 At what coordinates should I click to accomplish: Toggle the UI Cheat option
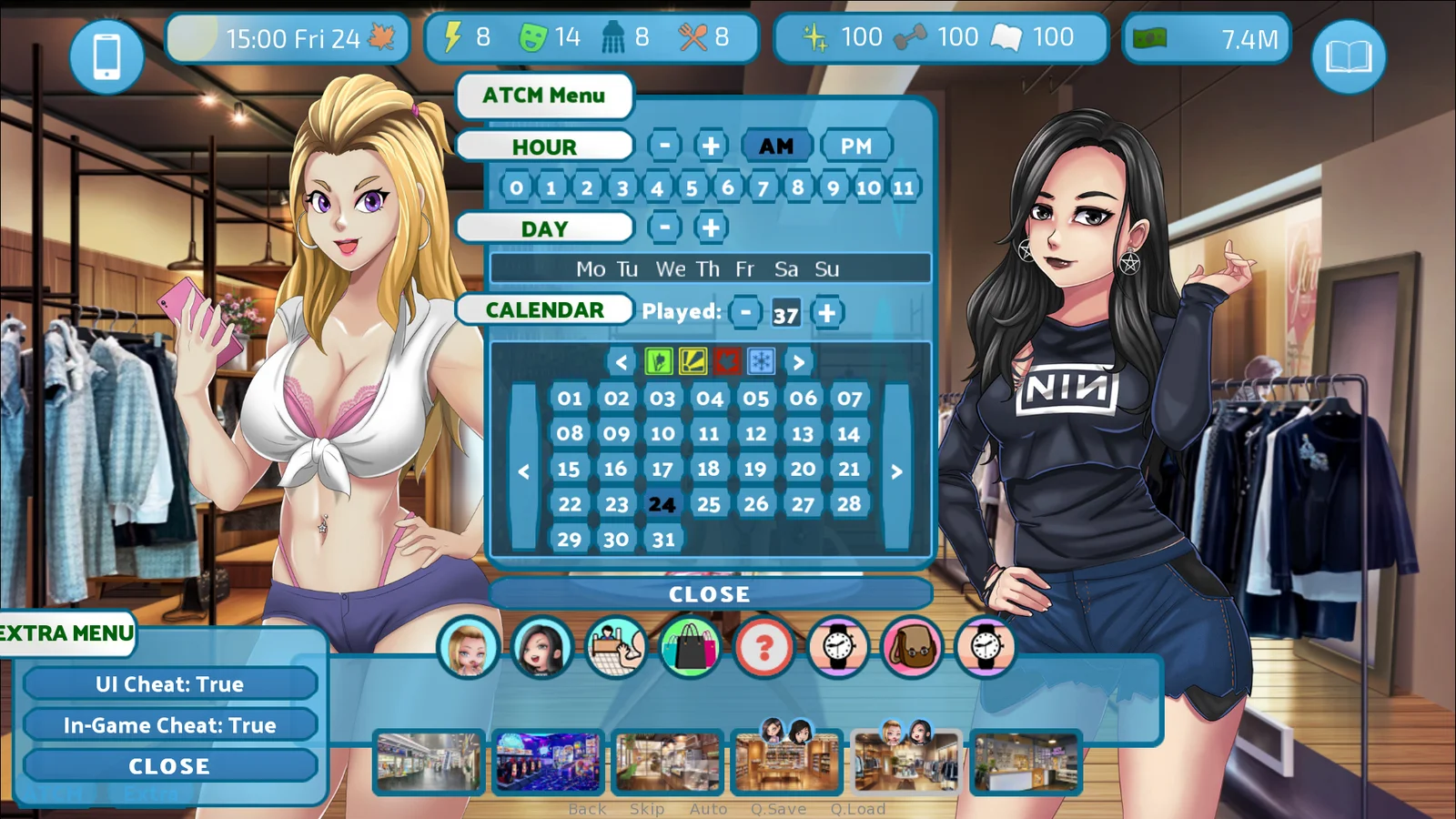click(170, 684)
